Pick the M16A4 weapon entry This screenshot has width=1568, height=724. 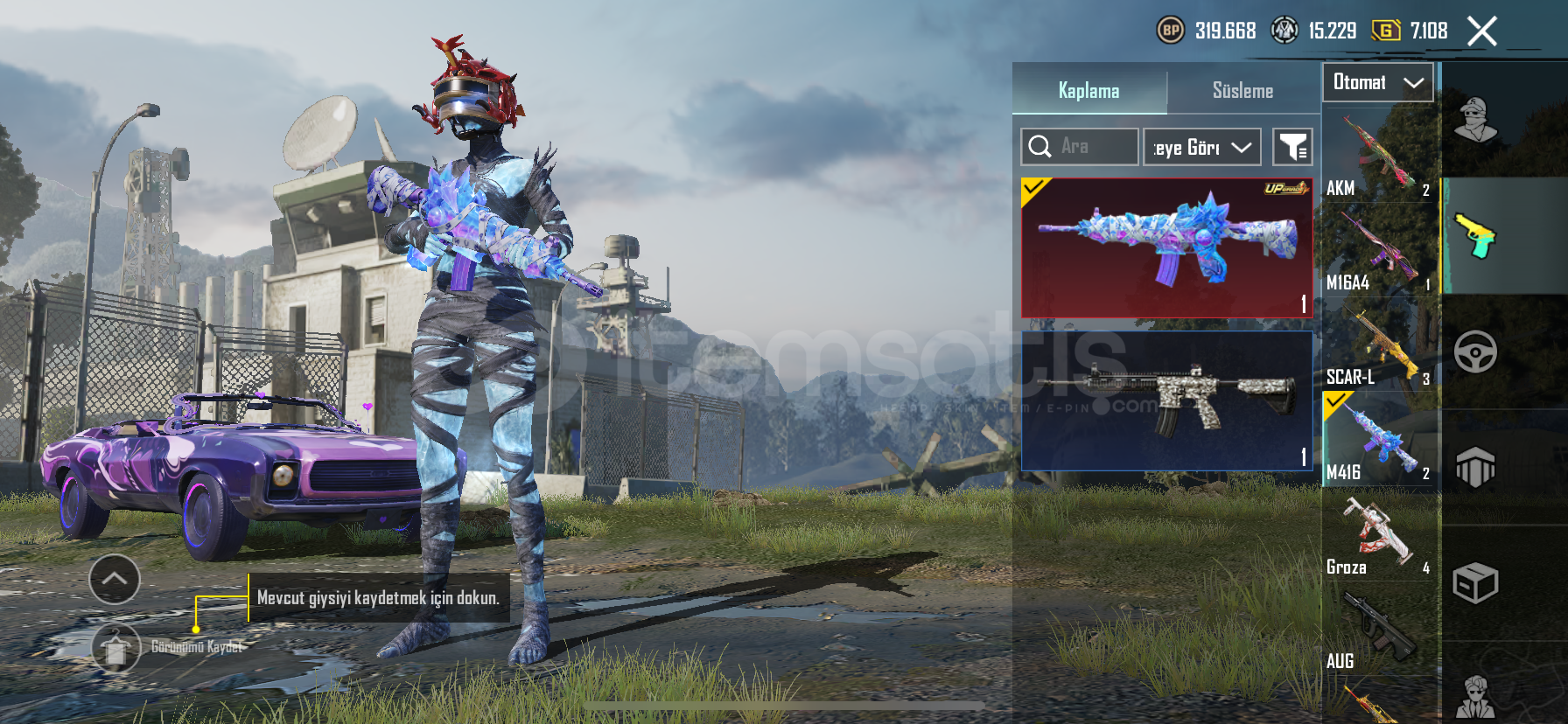[1379, 250]
